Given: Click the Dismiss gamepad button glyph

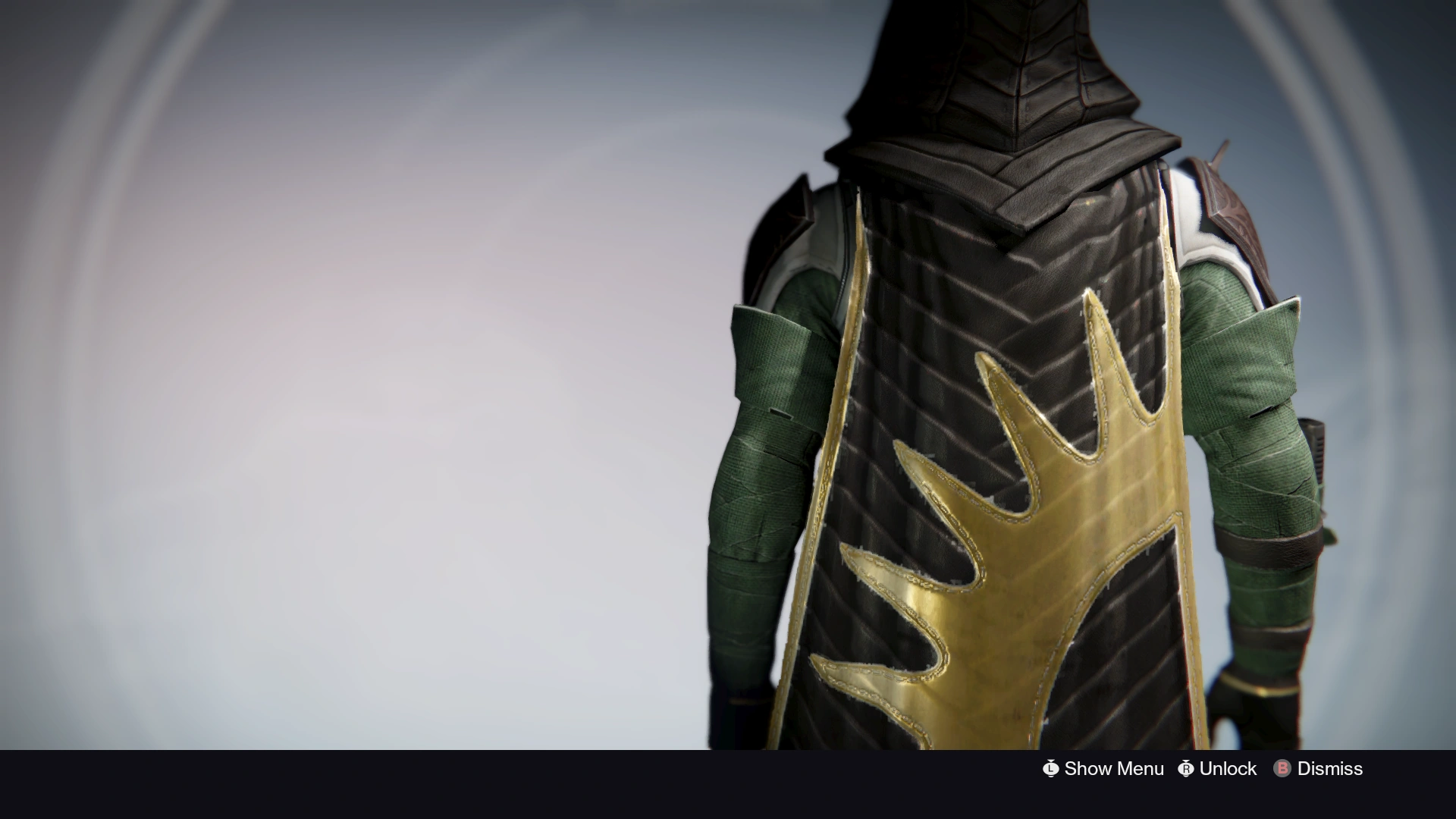Looking at the screenshot, I should click(x=1282, y=769).
